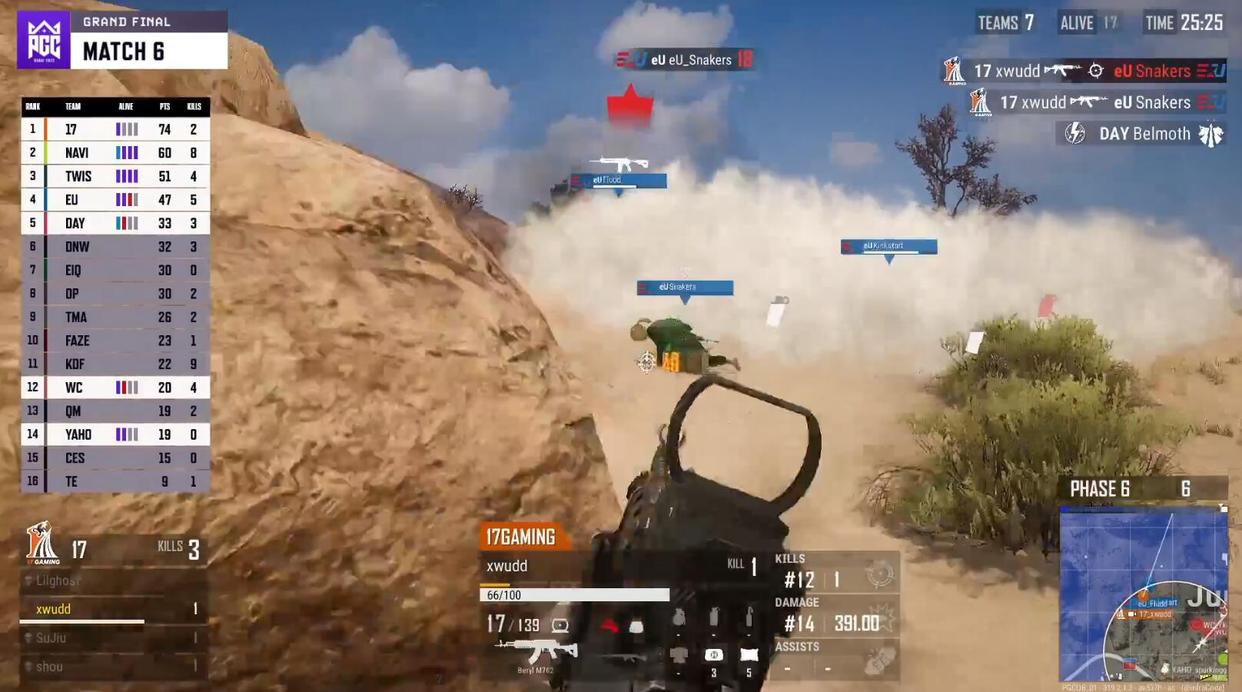The image size is (1242, 692).
Task: Click the eU_Snakers spectator name tag
Action: pyautogui.click(x=685, y=60)
